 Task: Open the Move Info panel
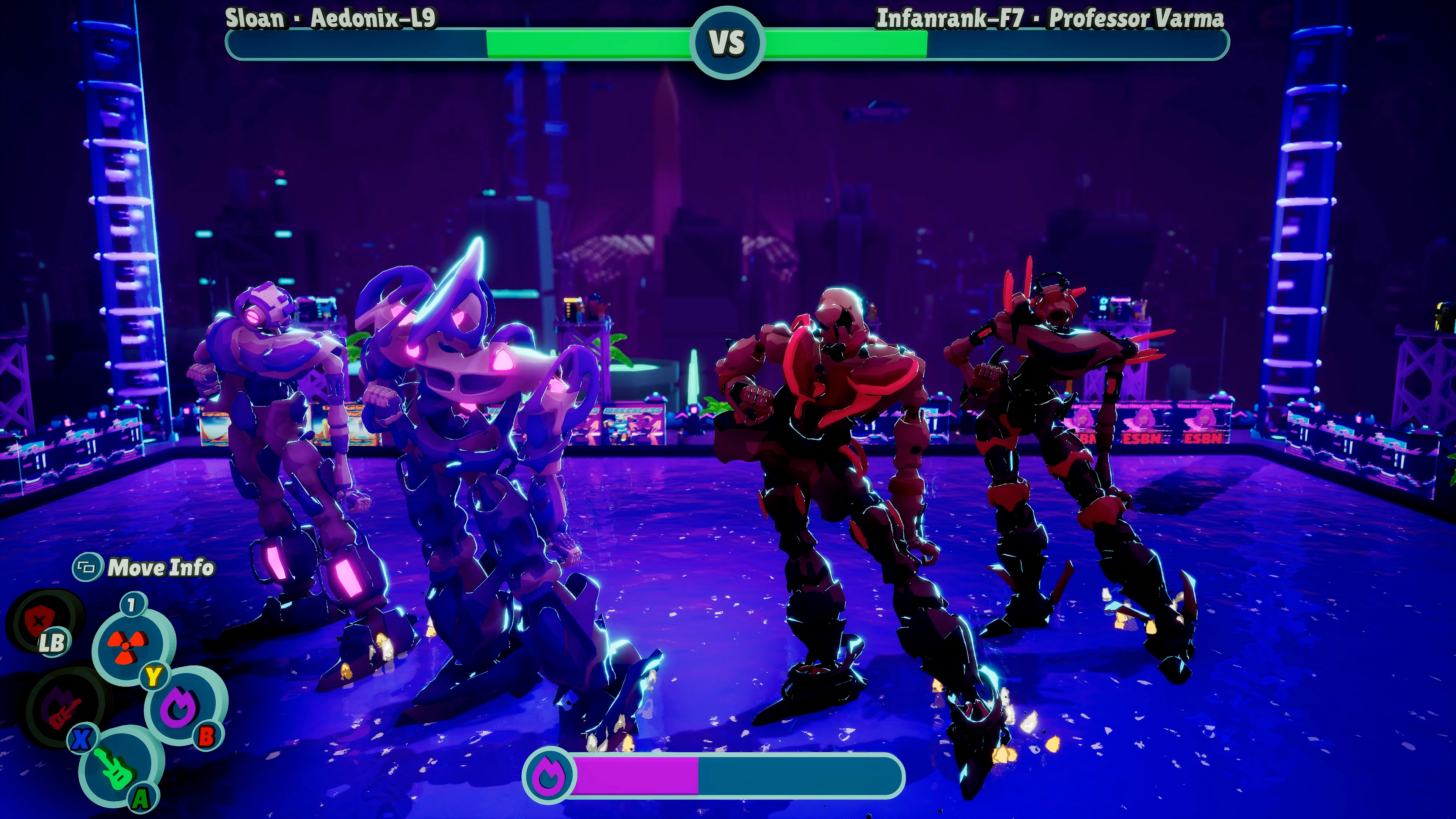(144, 568)
